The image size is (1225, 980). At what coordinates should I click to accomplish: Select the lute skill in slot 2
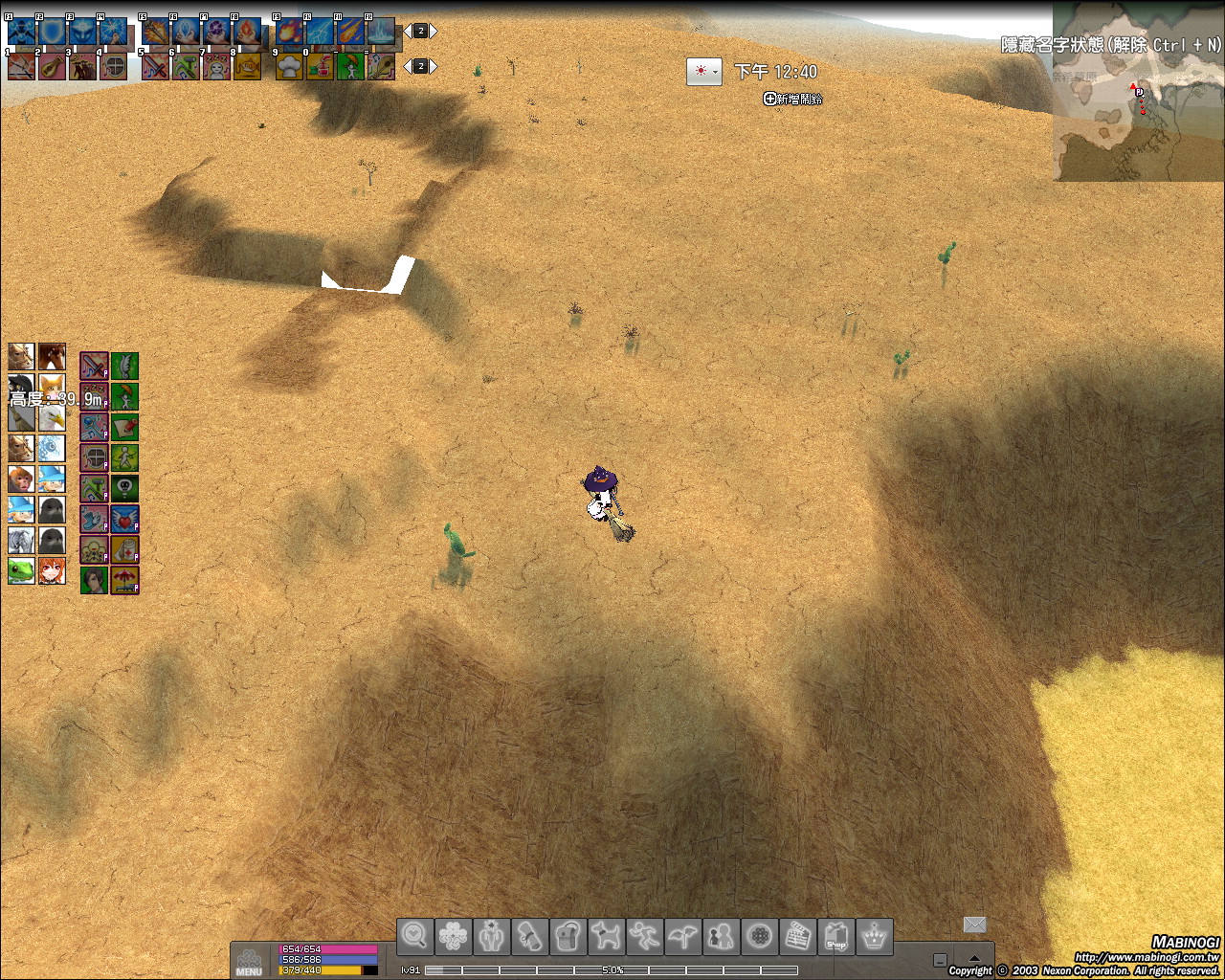(x=52, y=66)
